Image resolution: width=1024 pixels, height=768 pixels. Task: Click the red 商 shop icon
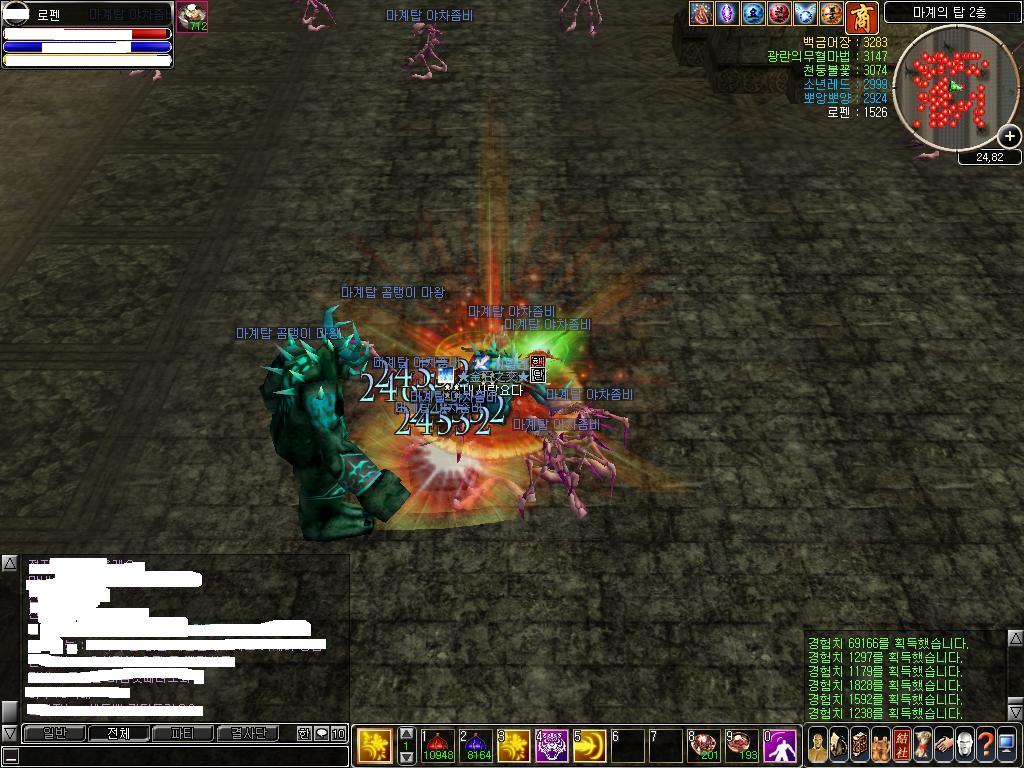click(x=861, y=17)
